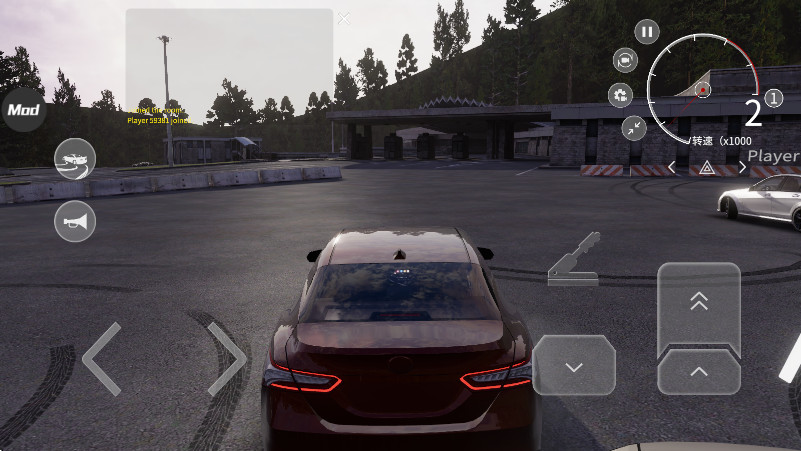801x451 pixels.
Task: Switch the camera view
Action: 626,60
